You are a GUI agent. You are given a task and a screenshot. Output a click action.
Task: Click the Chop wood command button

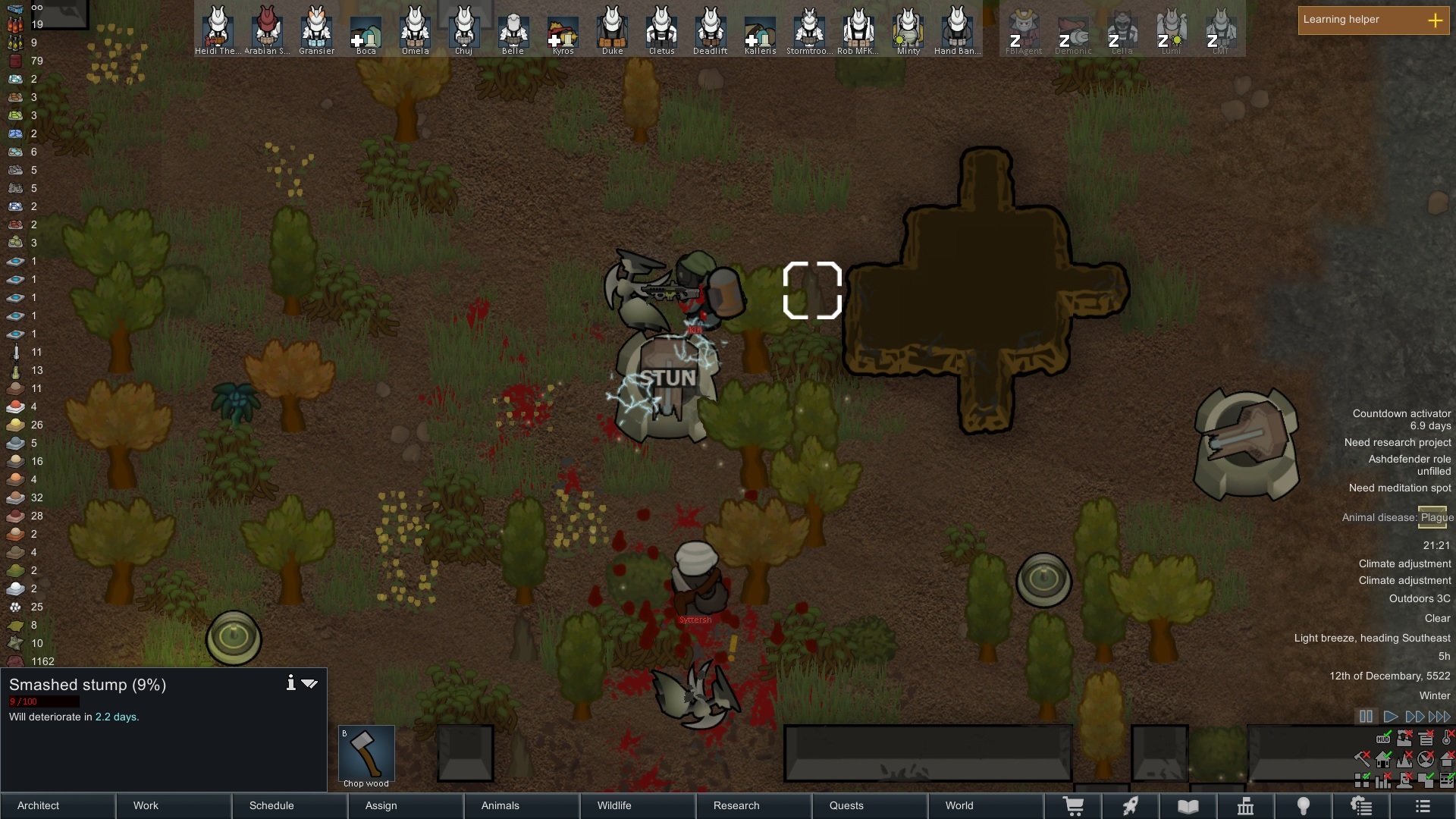coord(366,755)
